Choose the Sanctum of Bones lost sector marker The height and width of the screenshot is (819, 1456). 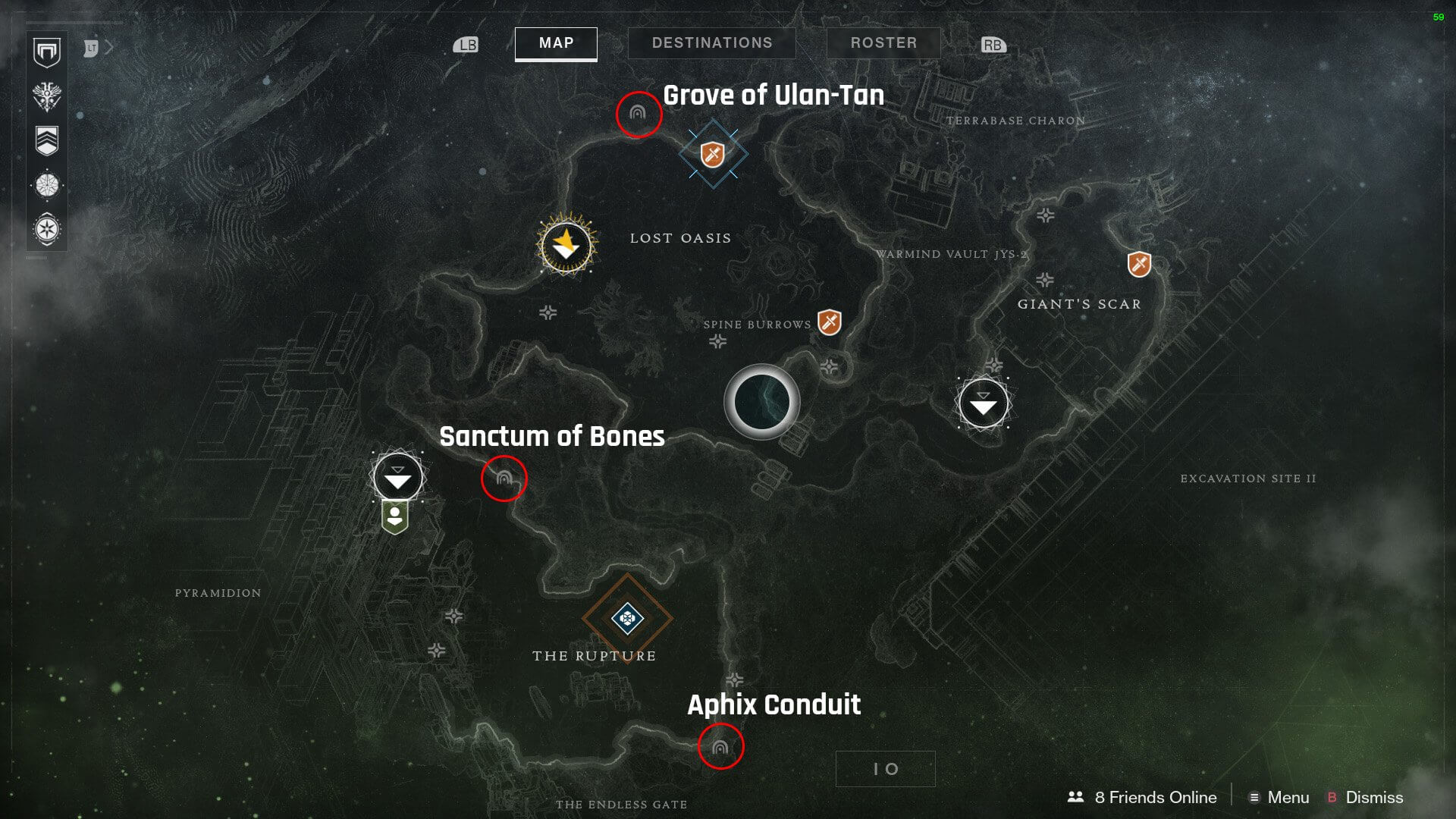click(504, 479)
